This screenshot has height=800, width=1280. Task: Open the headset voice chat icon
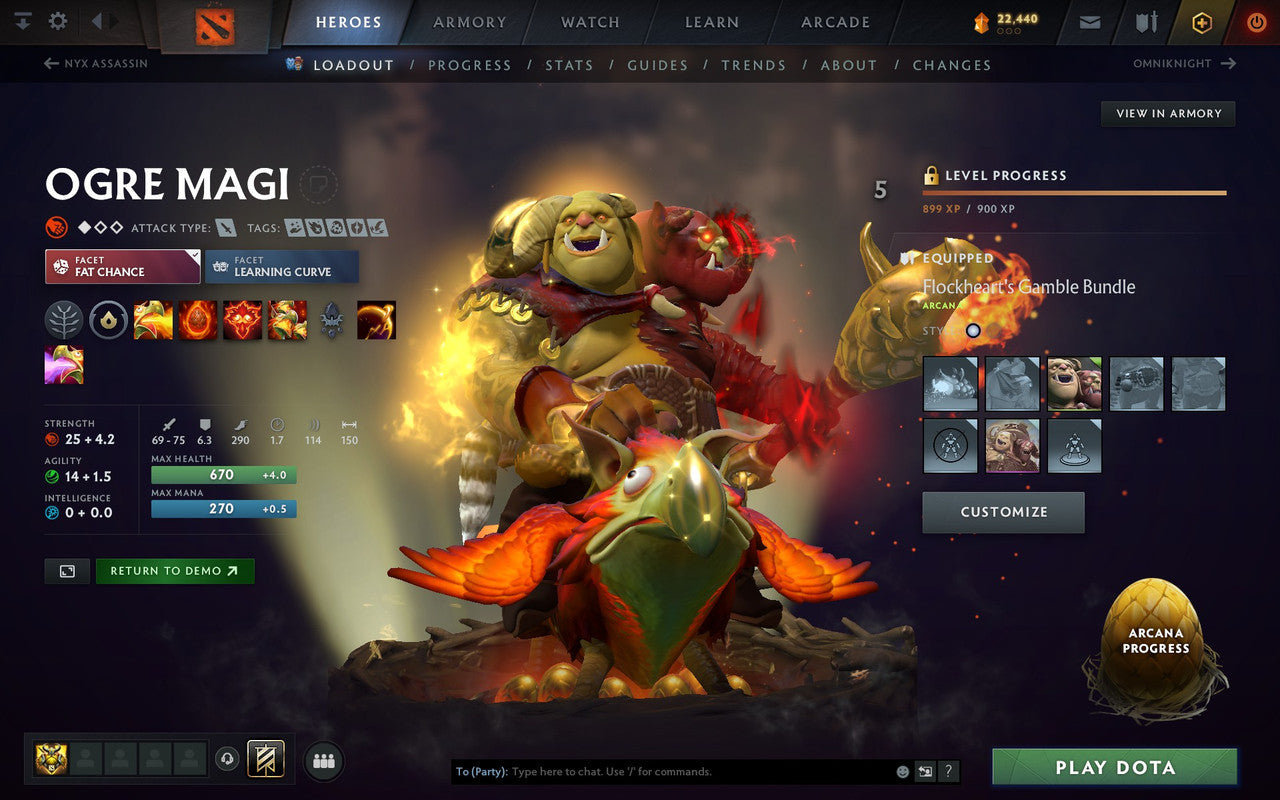[227, 760]
